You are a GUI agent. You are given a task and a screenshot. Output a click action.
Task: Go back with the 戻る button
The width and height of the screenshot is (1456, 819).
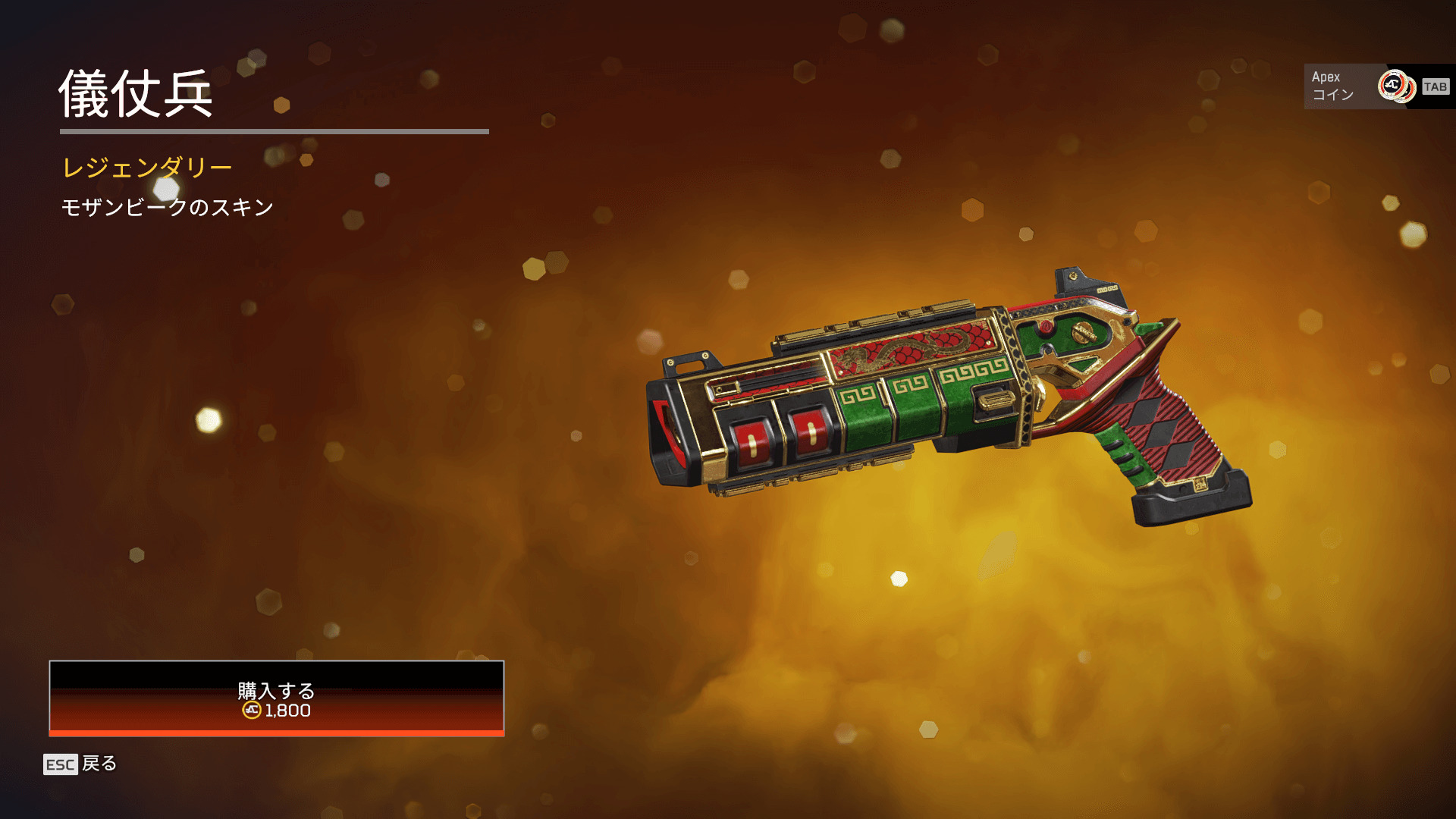80,764
